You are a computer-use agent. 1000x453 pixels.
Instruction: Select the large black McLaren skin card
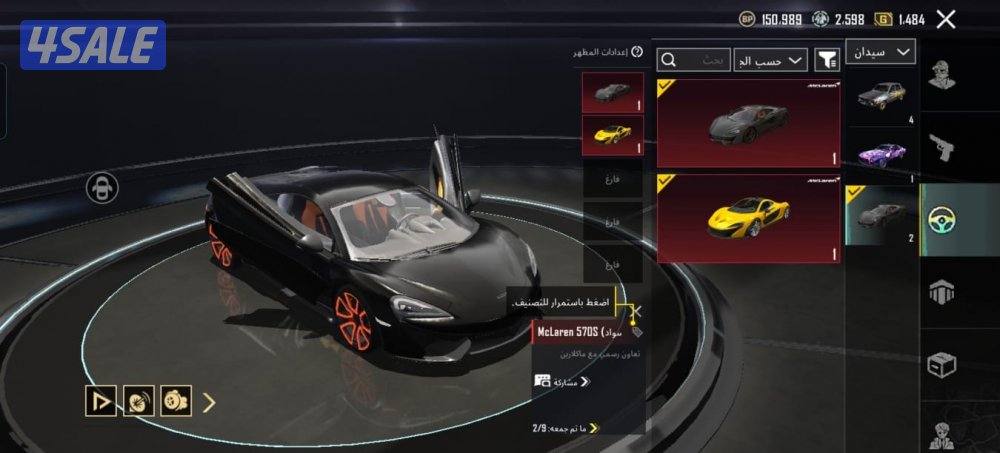coord(748,123)
